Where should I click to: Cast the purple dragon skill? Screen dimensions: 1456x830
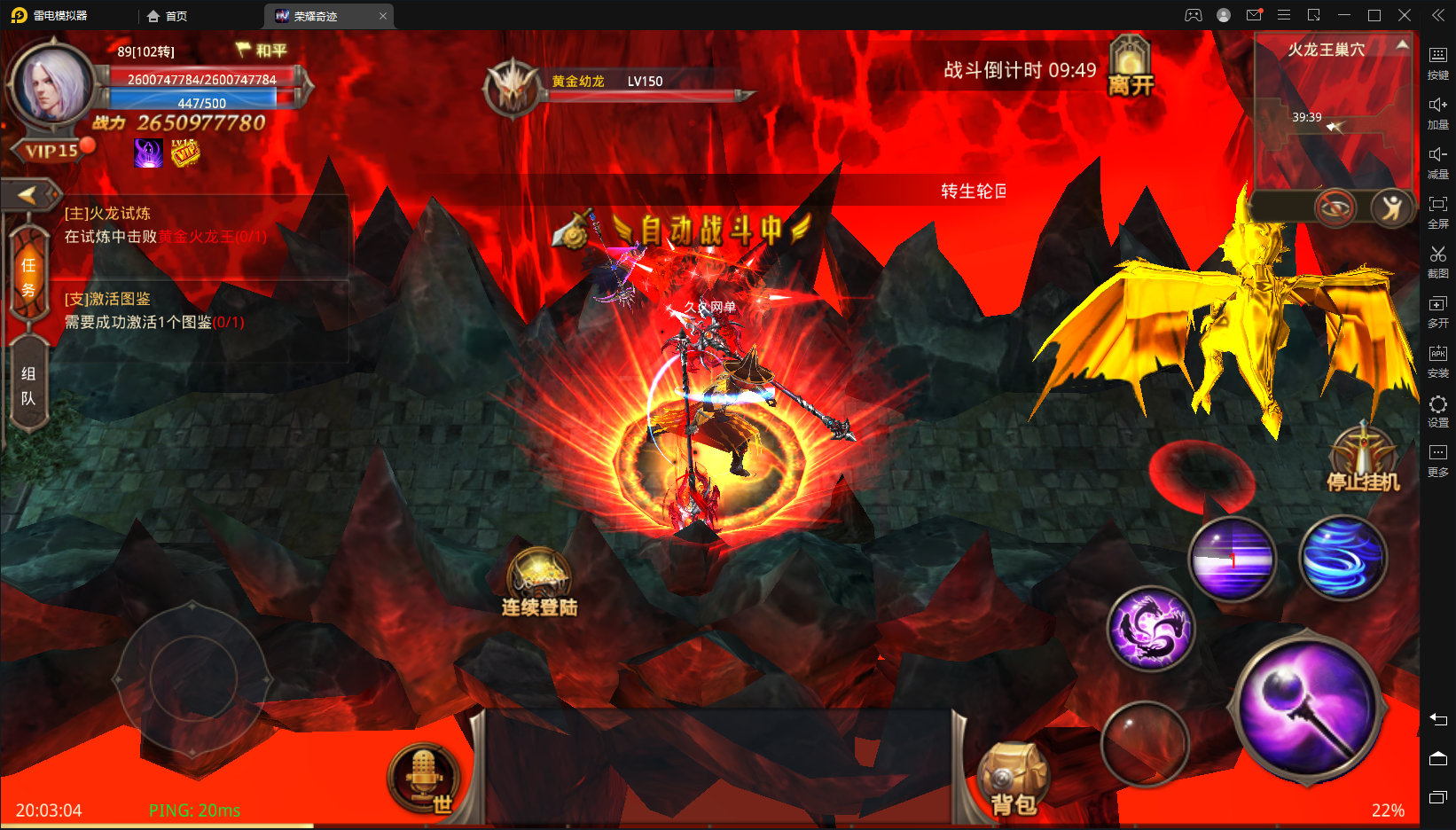coord(1151,628)
